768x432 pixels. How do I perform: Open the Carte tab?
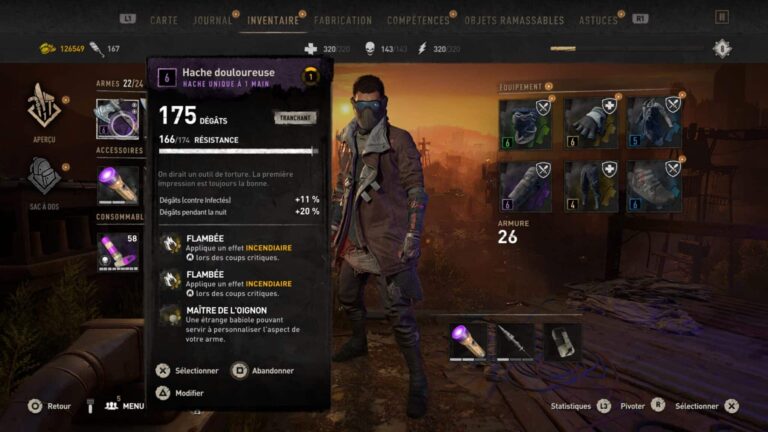[164, 20]
